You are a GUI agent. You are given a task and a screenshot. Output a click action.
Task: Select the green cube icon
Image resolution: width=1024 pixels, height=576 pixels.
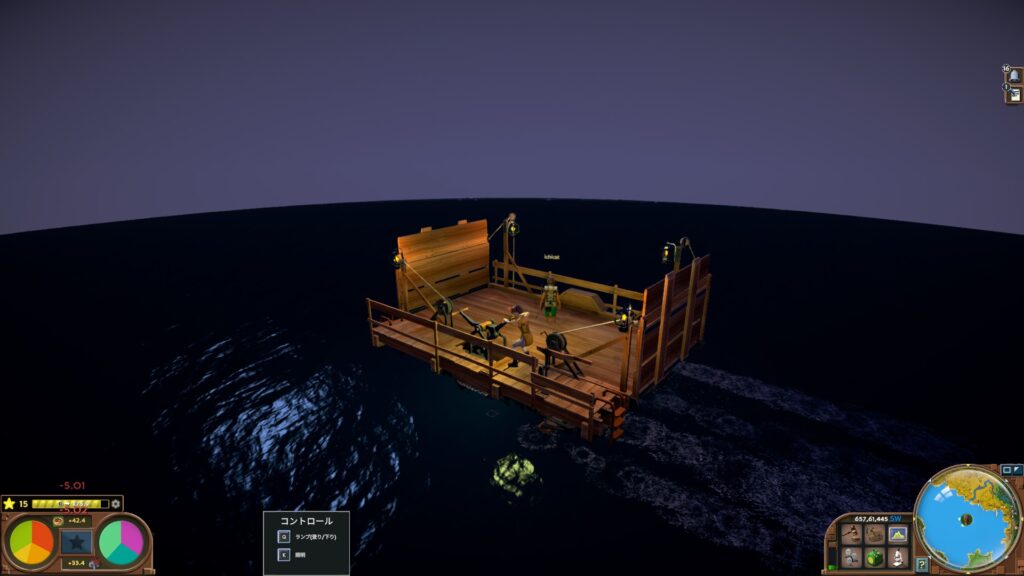pyautogui.click(x=875, y=557)
